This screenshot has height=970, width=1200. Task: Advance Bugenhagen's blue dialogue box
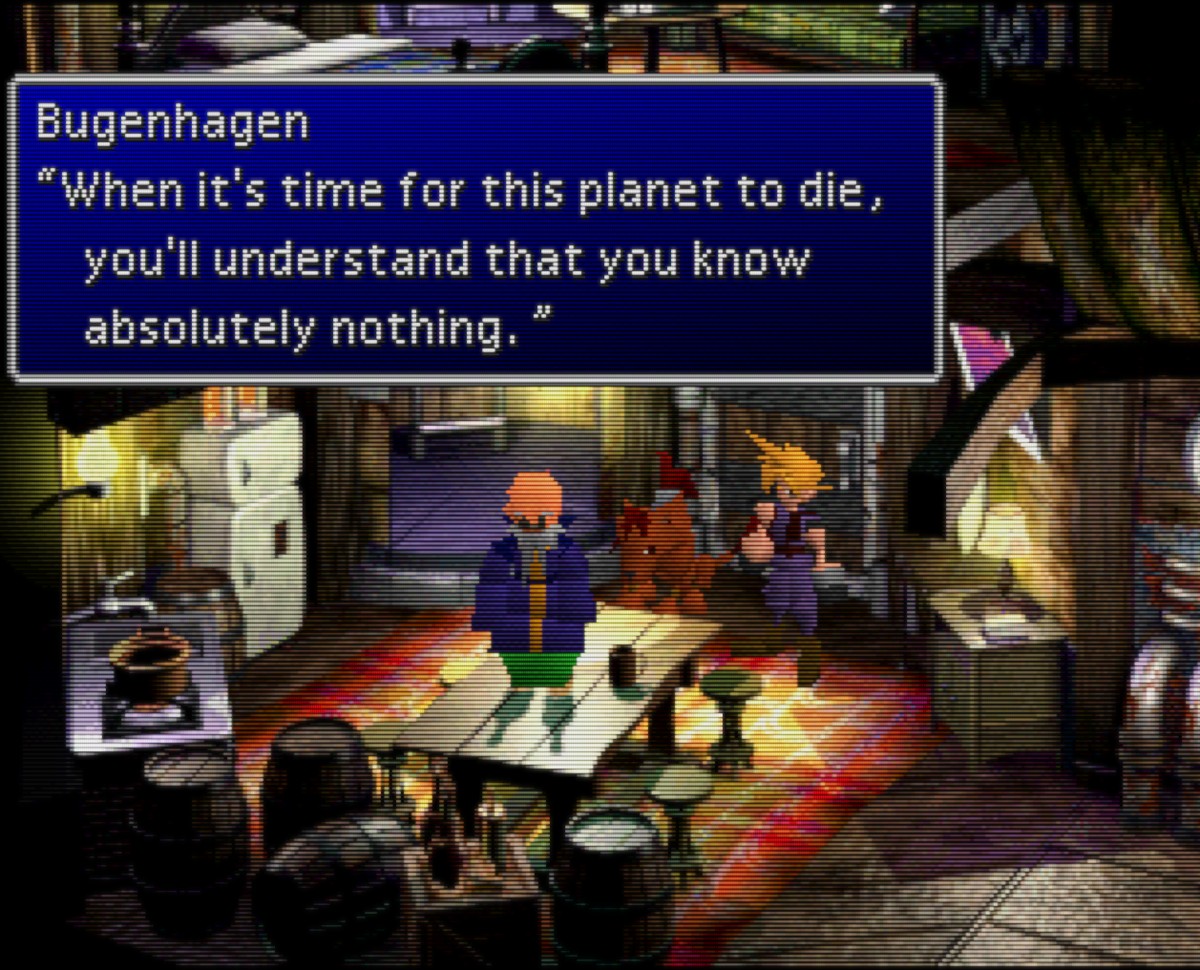[x=475, y=230]
